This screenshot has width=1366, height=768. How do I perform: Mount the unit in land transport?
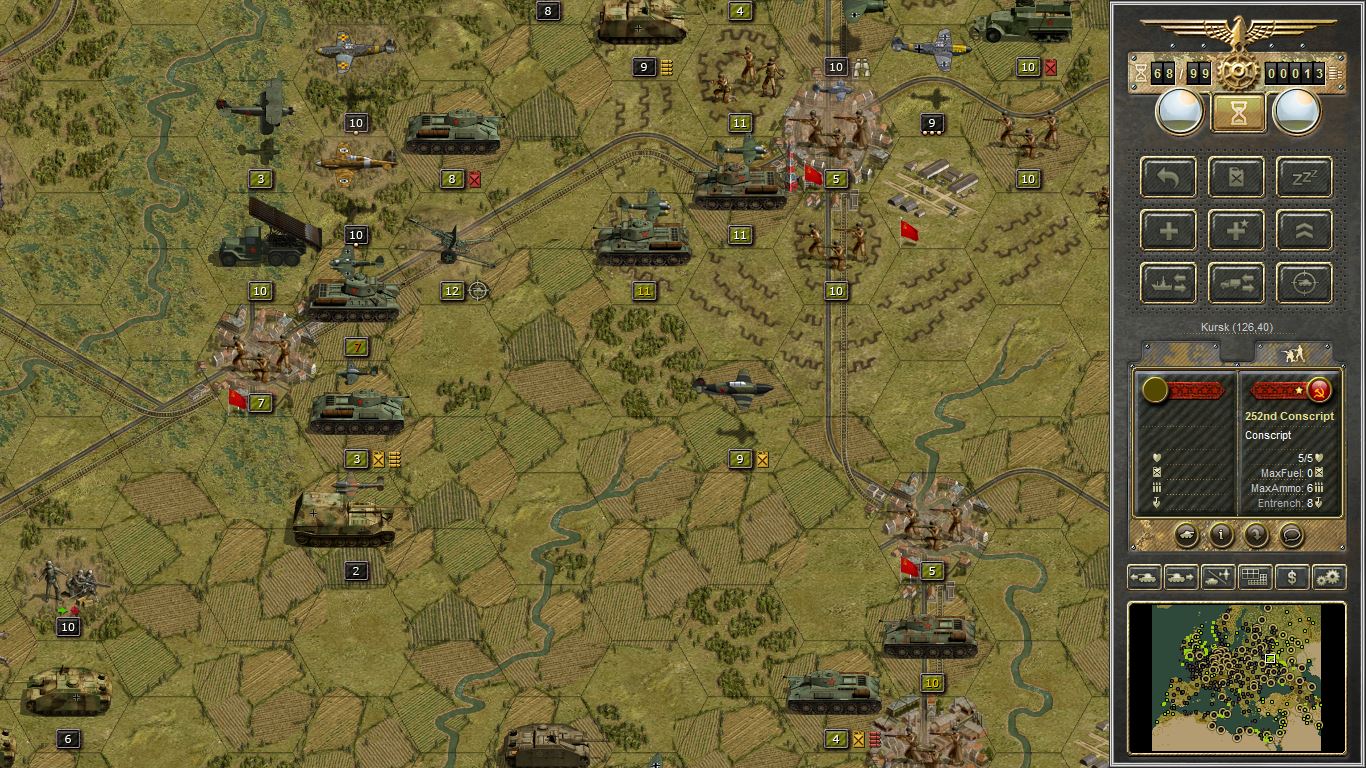(x=1236, y=283)
